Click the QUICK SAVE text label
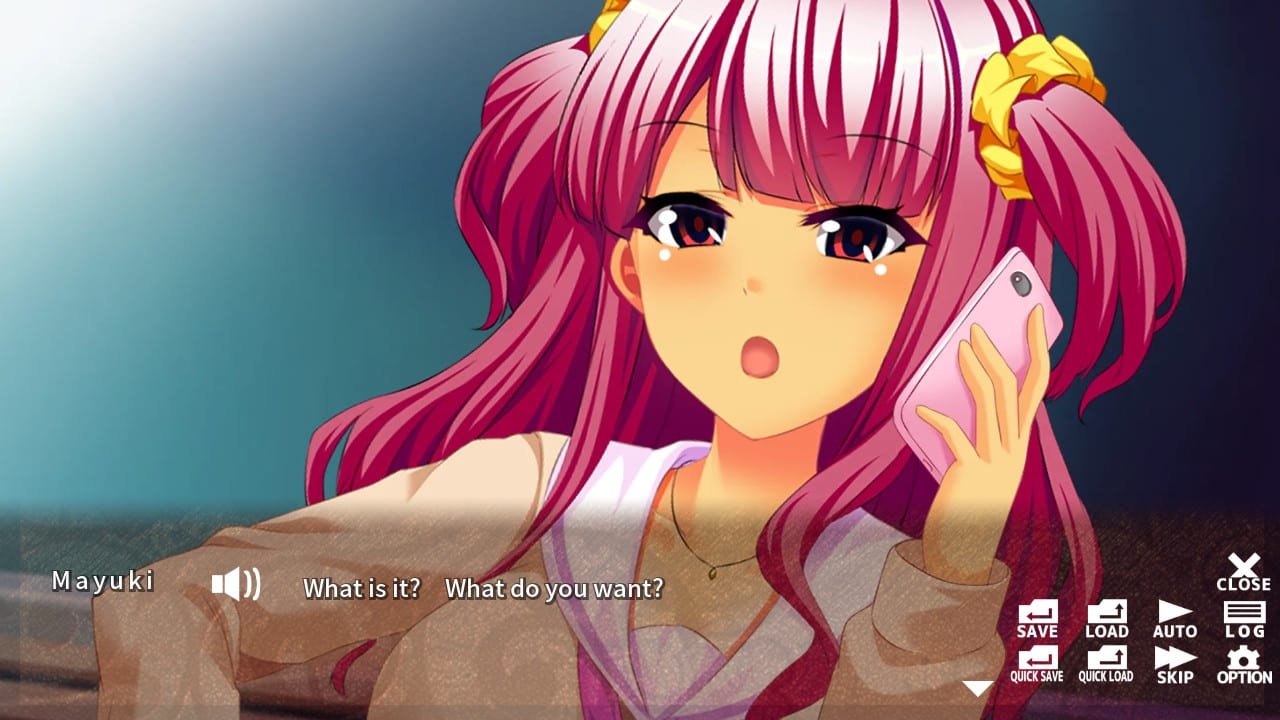1280x720 pixels. coord(1037,676)
